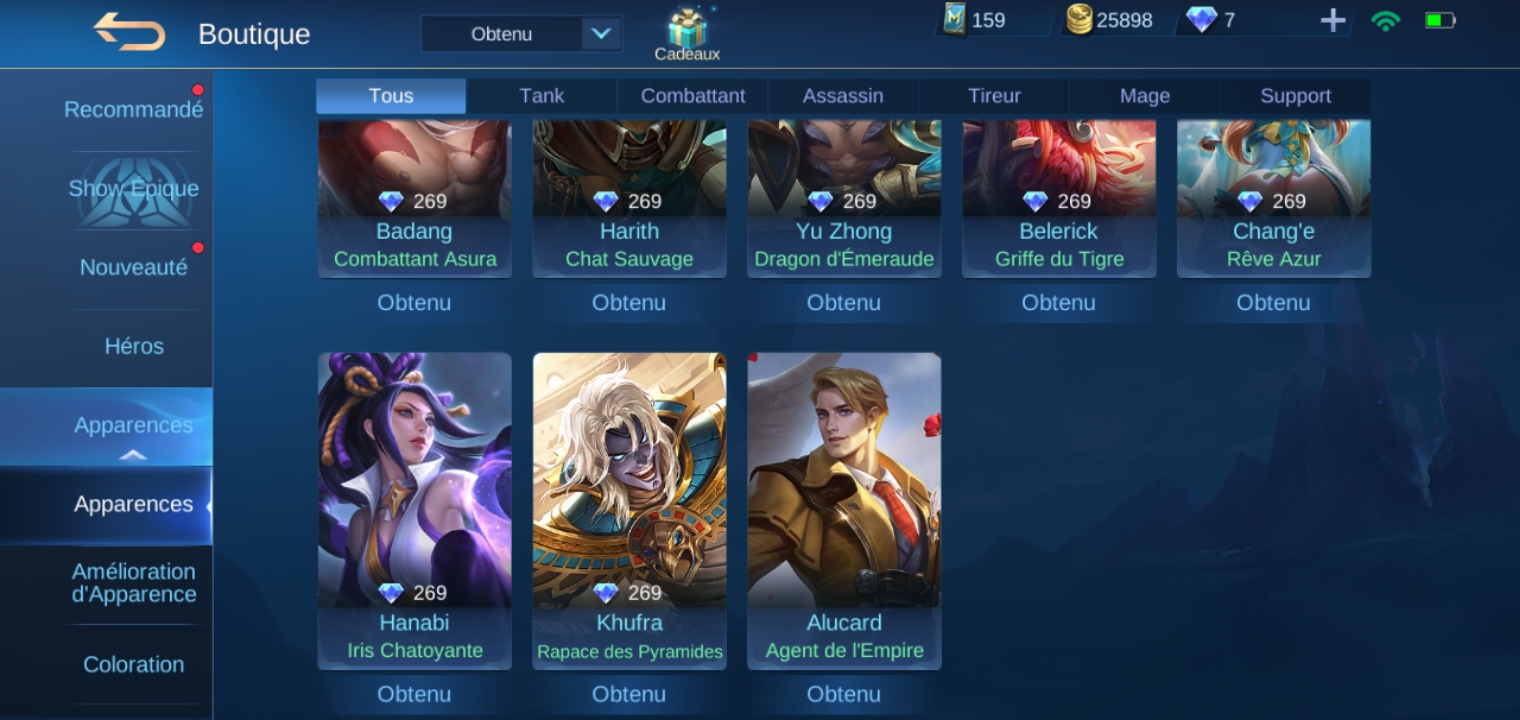
Task: View the Mage skins tab
Action: (1144, 96)
